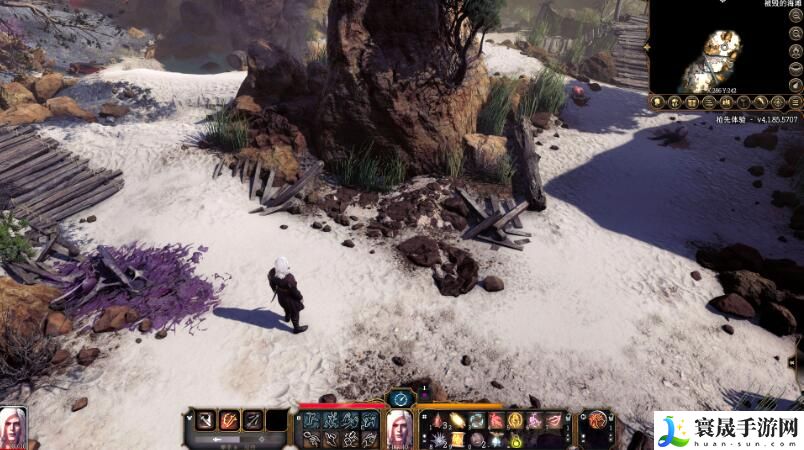The height and width of the screenshot is (450, 804).
Task: Click the leftmost icon below the minimap
Action: point(657,102)
